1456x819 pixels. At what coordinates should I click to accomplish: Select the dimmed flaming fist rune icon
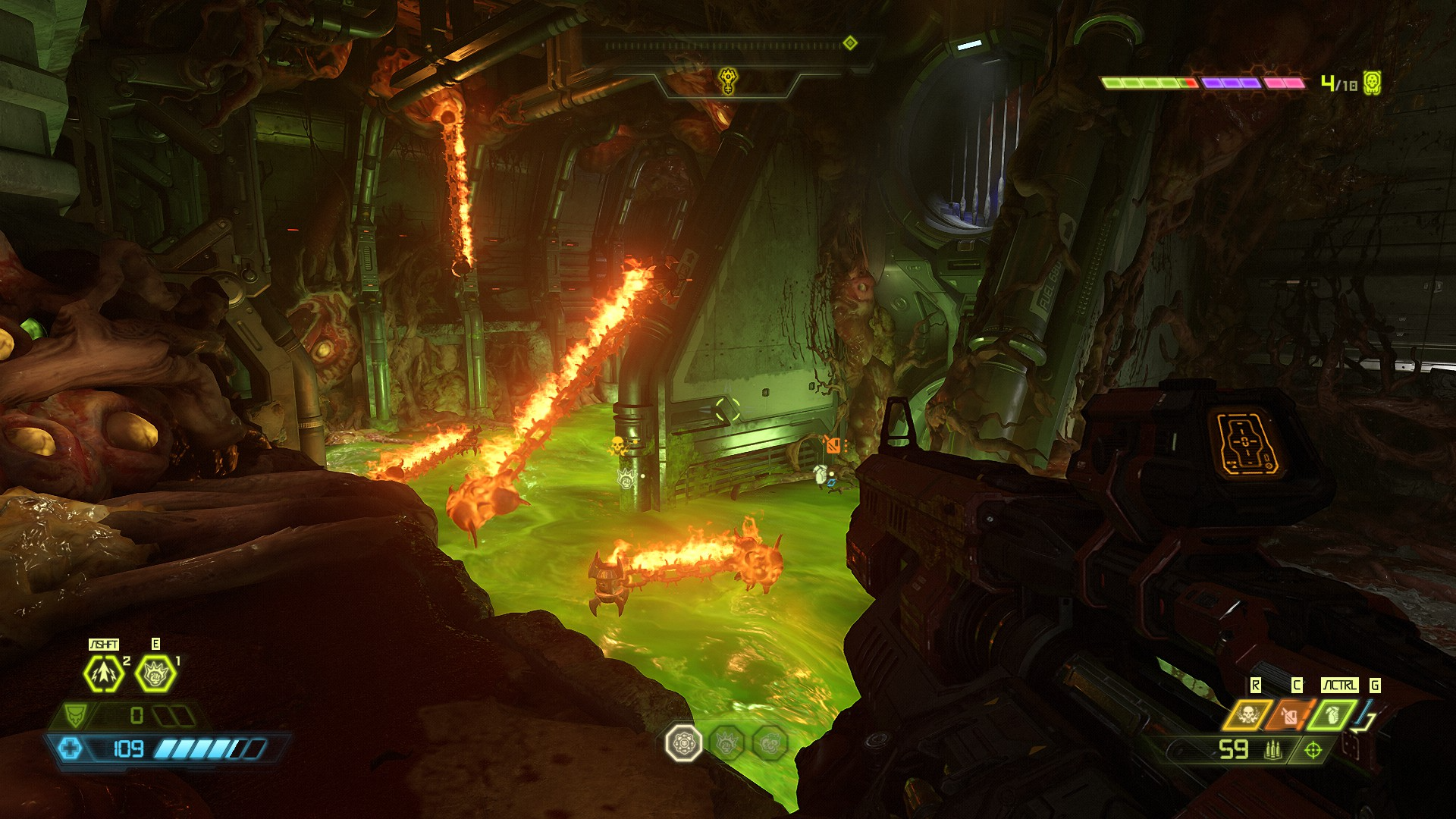coord(727,743)
